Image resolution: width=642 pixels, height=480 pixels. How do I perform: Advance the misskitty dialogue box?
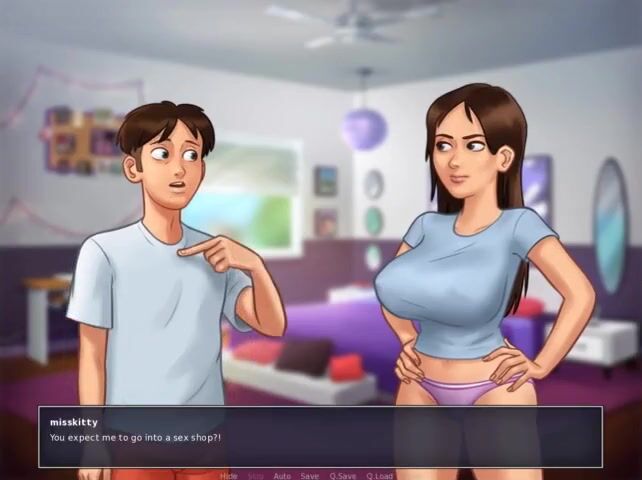pos(320,436)
